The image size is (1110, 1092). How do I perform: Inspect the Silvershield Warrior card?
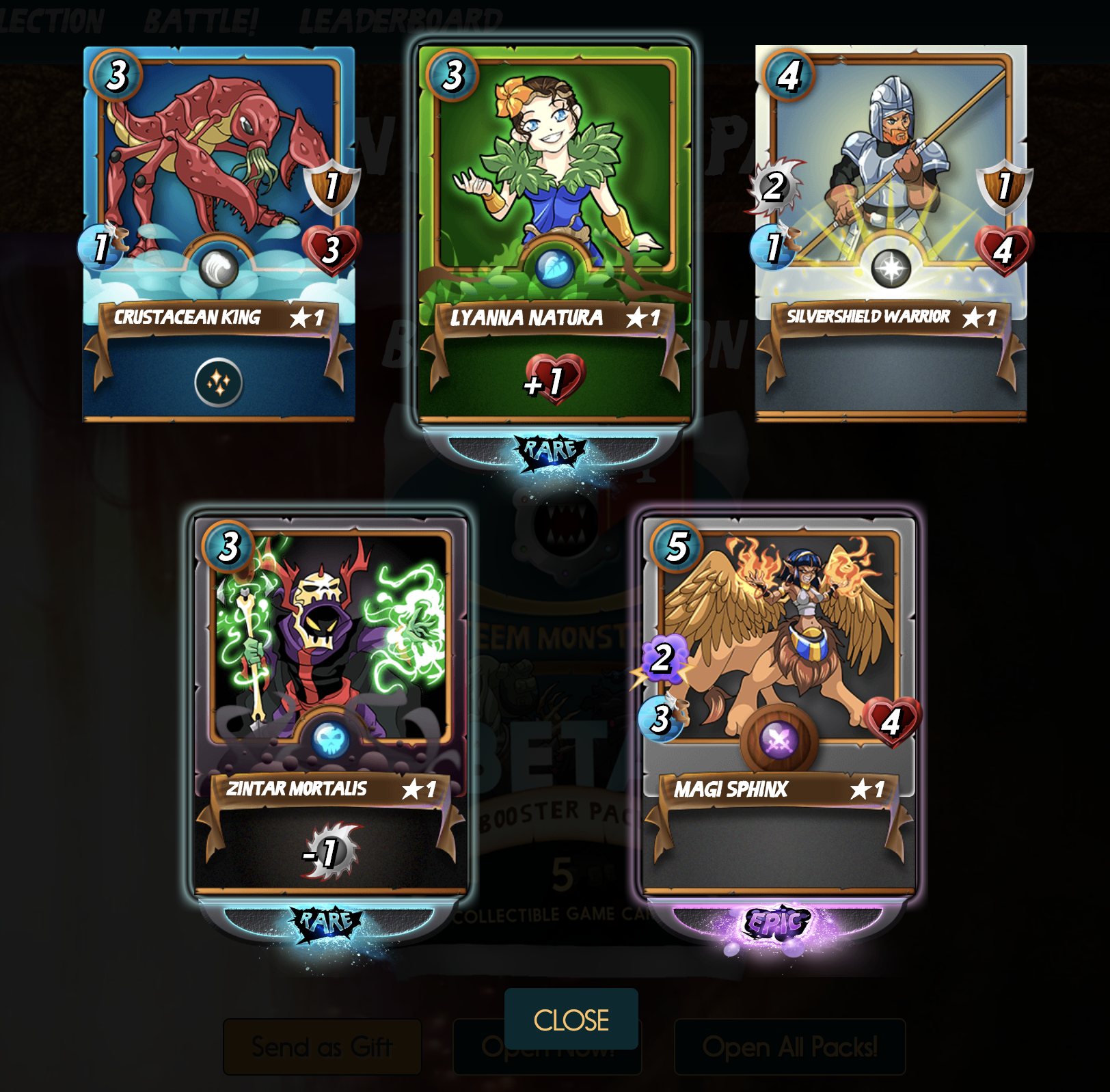pyautogui.click(x=891, y=234)
